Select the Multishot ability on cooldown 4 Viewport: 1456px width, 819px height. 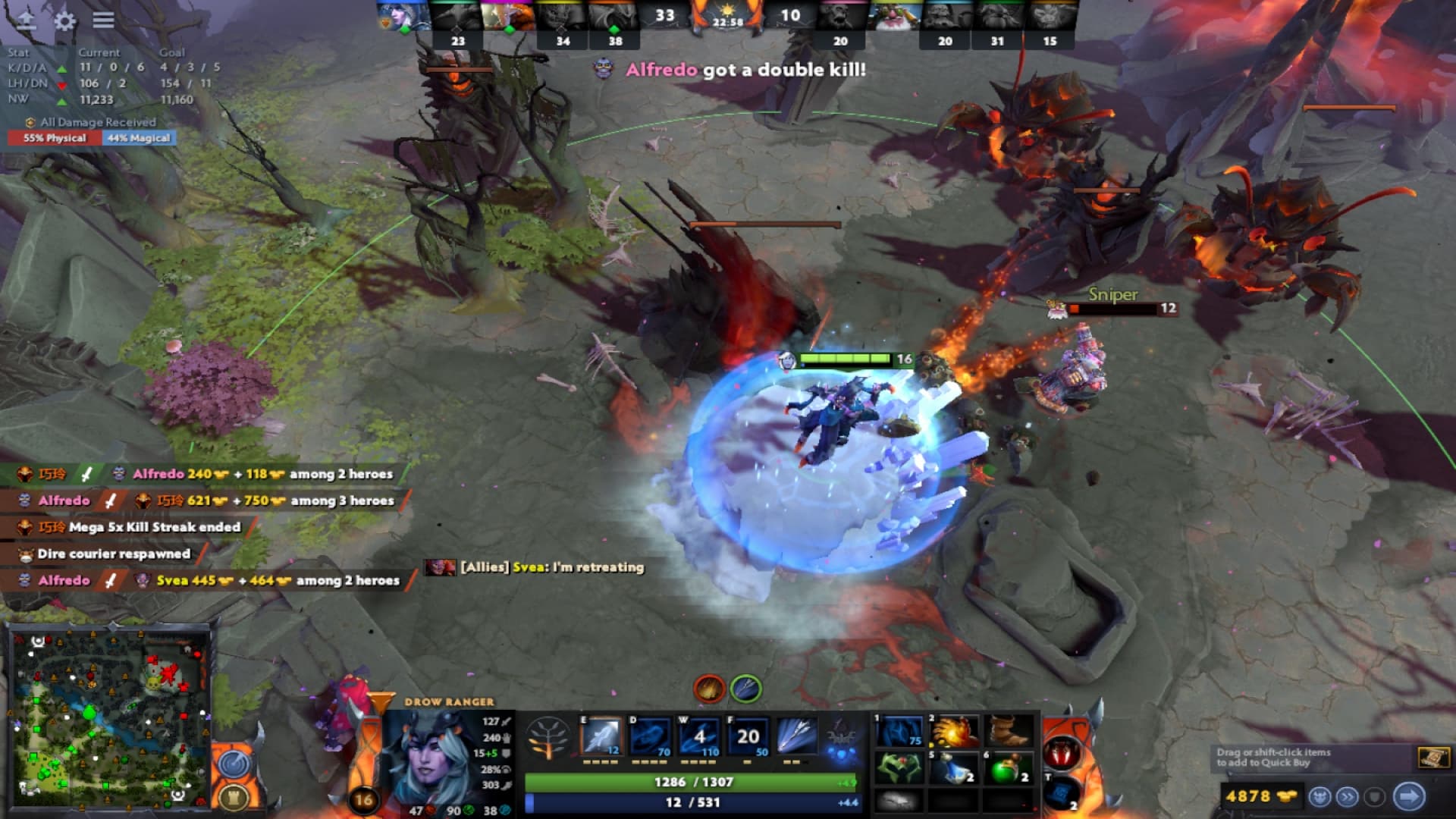click(699, 736)
